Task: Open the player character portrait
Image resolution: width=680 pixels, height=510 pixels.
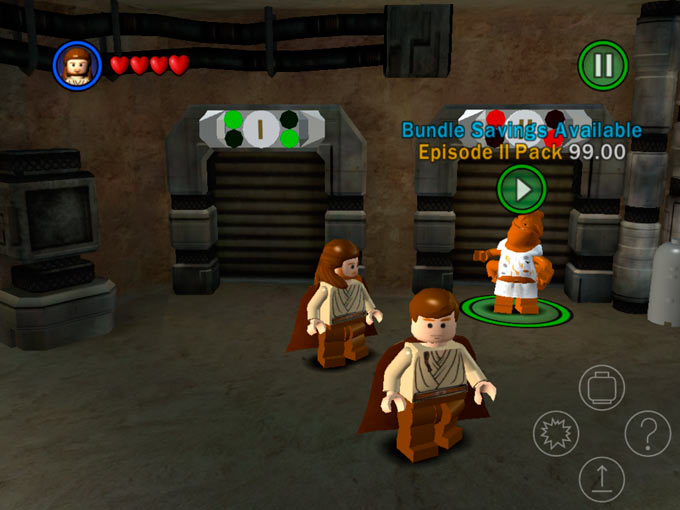Action: click(x=77, y=65)
